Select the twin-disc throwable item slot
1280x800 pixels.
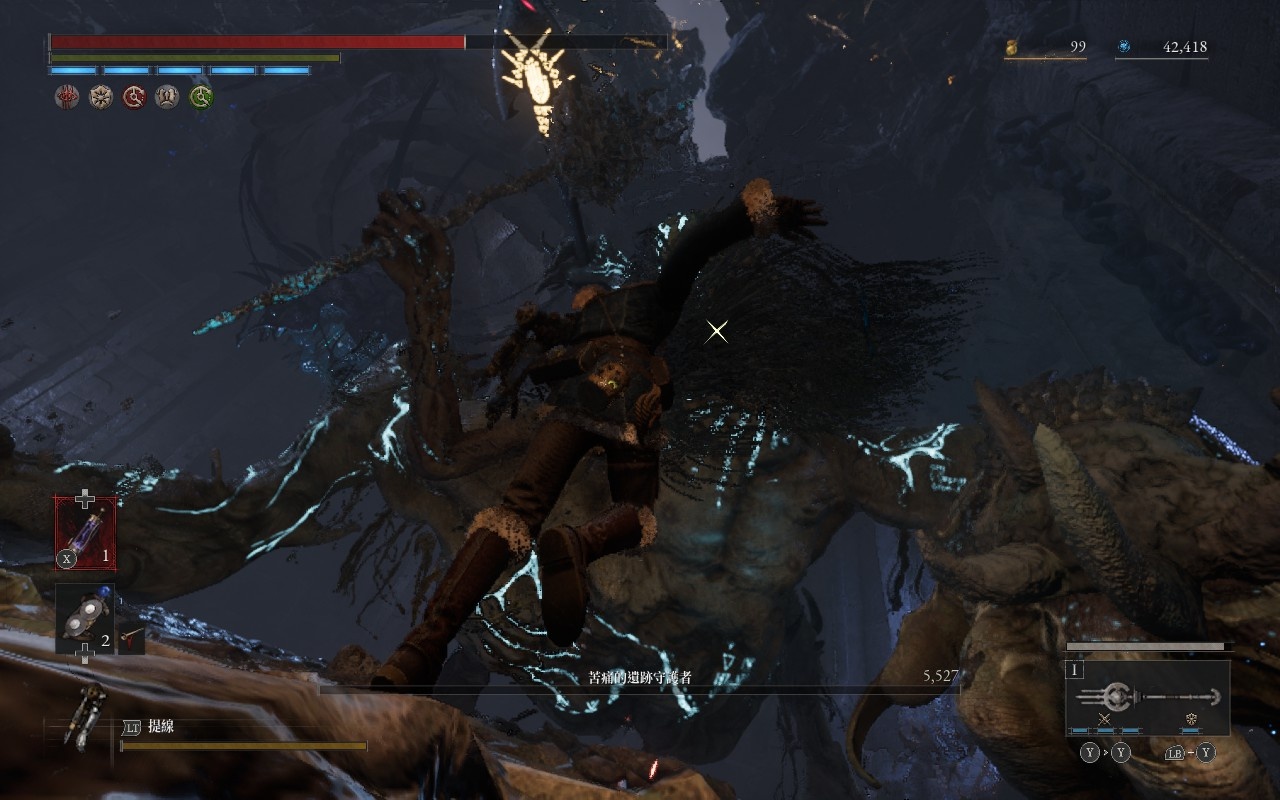[84, 619]
